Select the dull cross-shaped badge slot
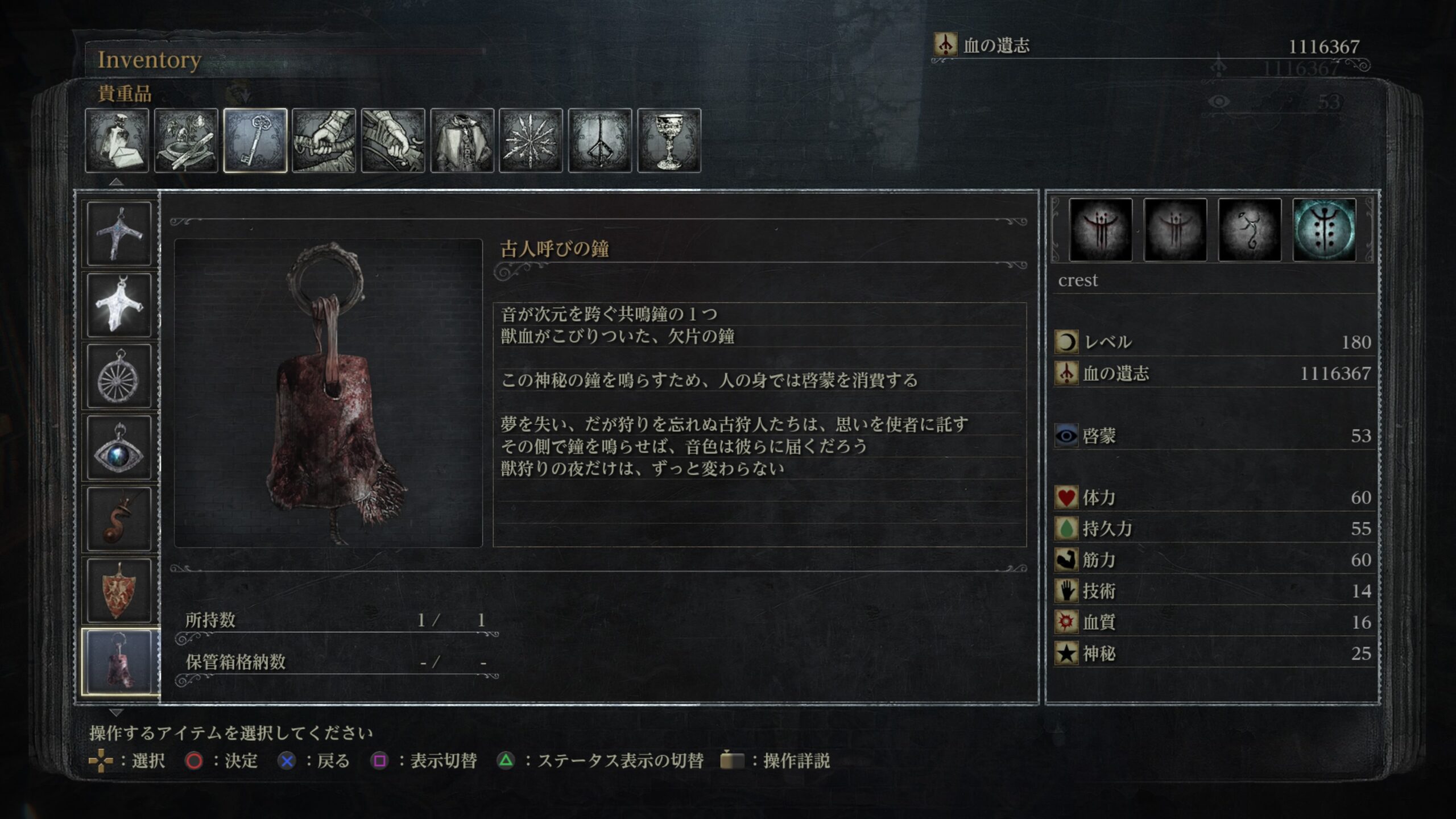The width and height of the screenshot is (1456, 819). (x=119, y=233)
